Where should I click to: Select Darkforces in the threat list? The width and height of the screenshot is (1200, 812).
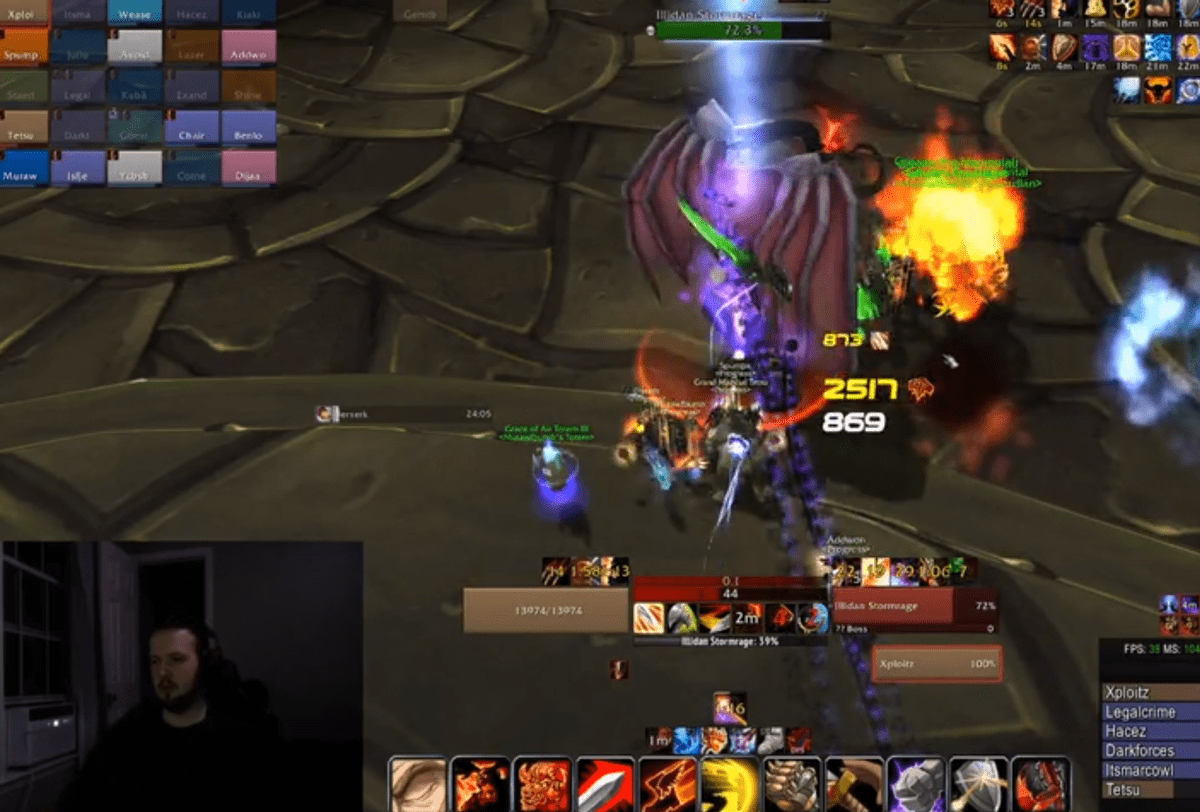pyautogui.click(x=1149, y=751)
